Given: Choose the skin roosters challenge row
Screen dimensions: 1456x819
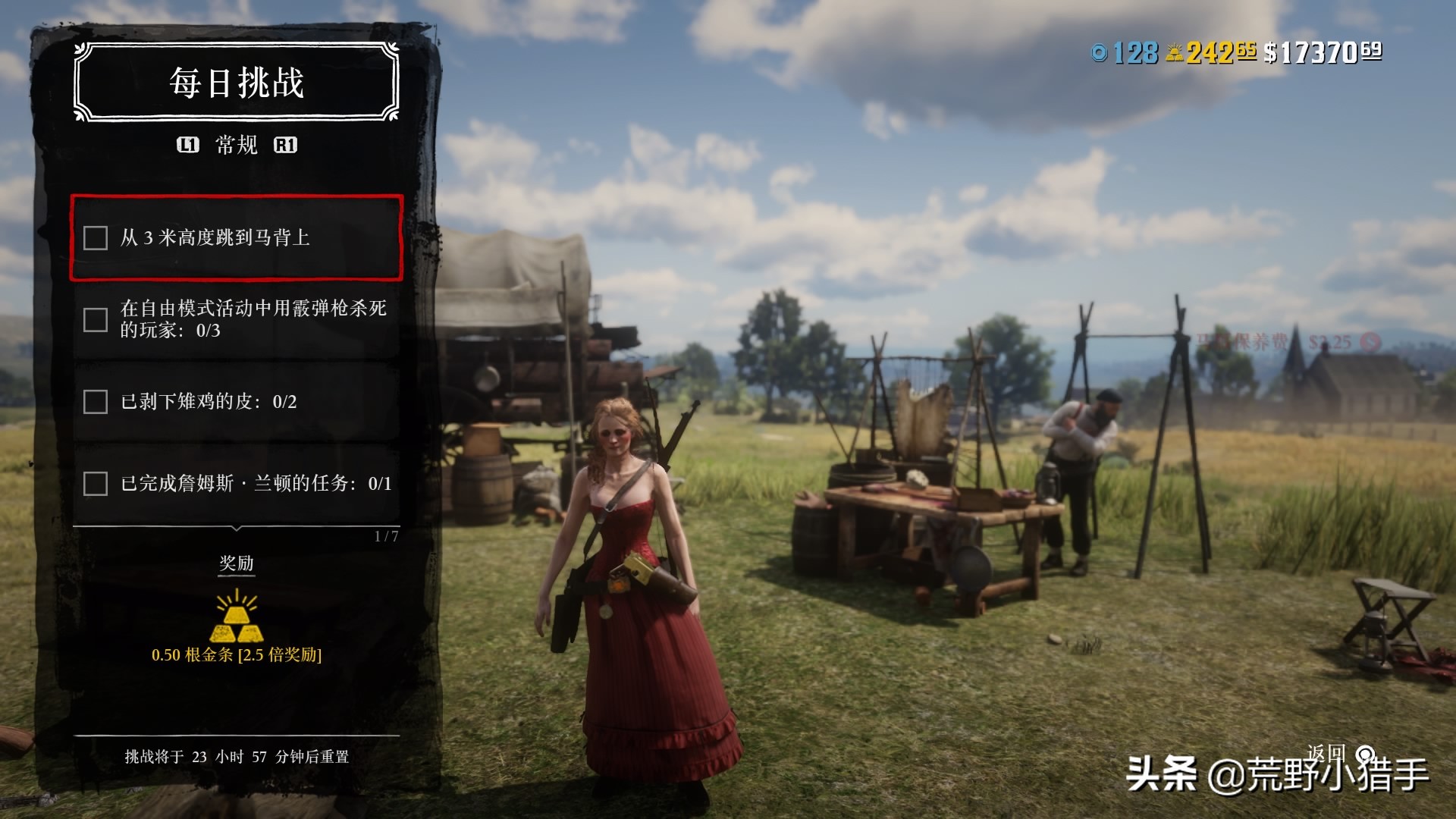Looking at the screenshot, I should click(236, 401).
